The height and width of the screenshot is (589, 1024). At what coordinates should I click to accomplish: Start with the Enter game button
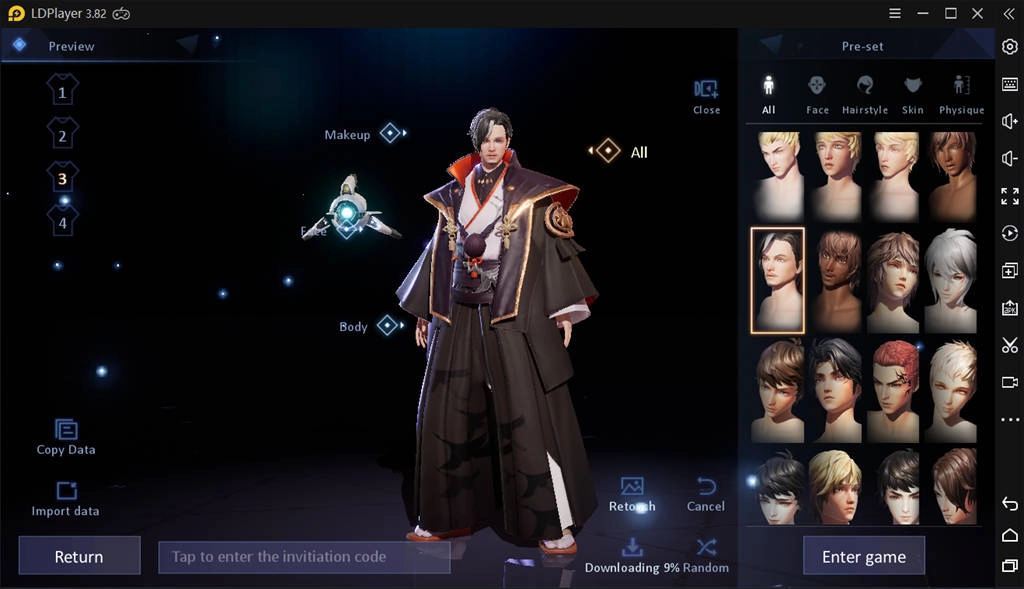(x=863, y=557)
